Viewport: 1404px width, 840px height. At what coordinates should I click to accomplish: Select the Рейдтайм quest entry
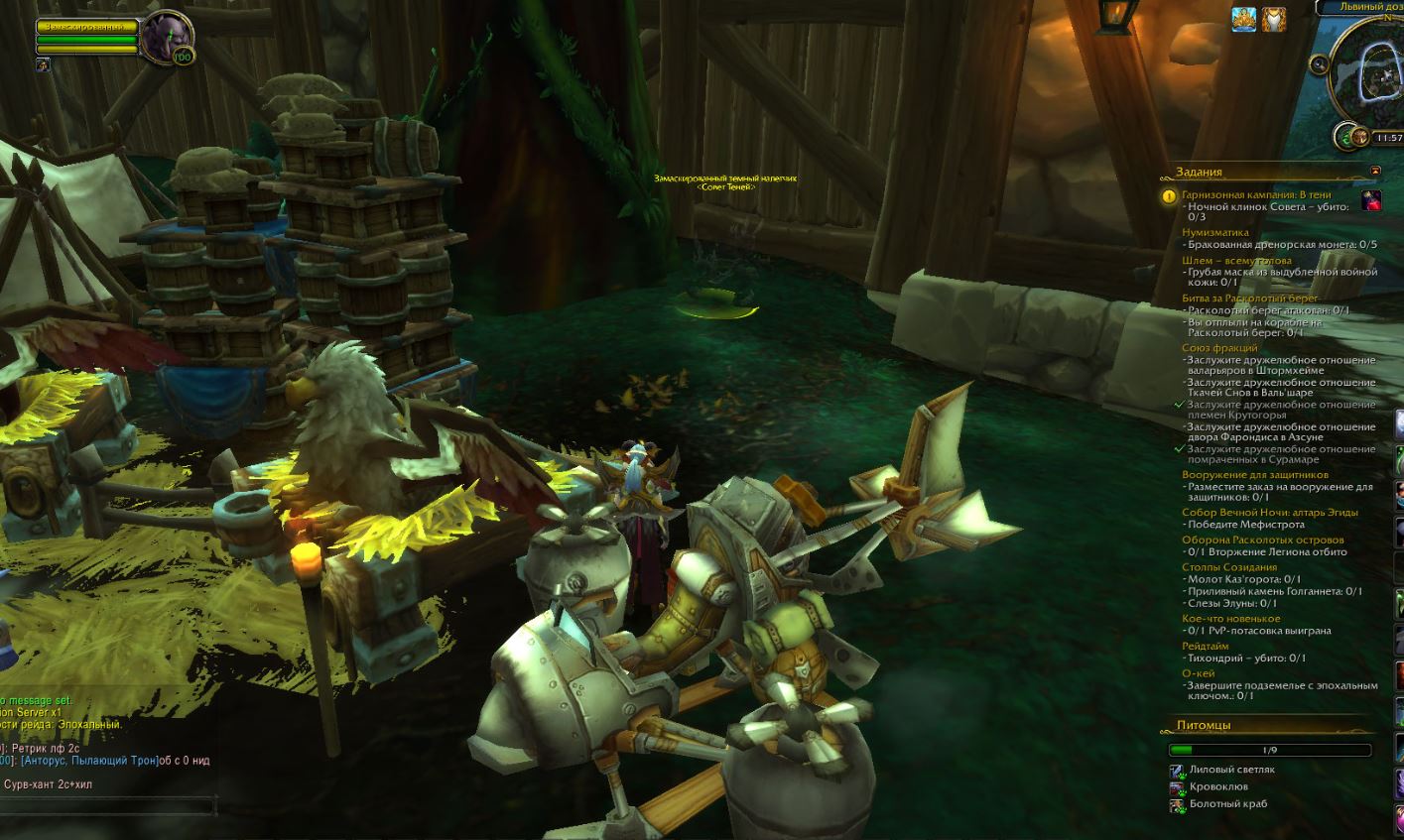click(1206, 646)
